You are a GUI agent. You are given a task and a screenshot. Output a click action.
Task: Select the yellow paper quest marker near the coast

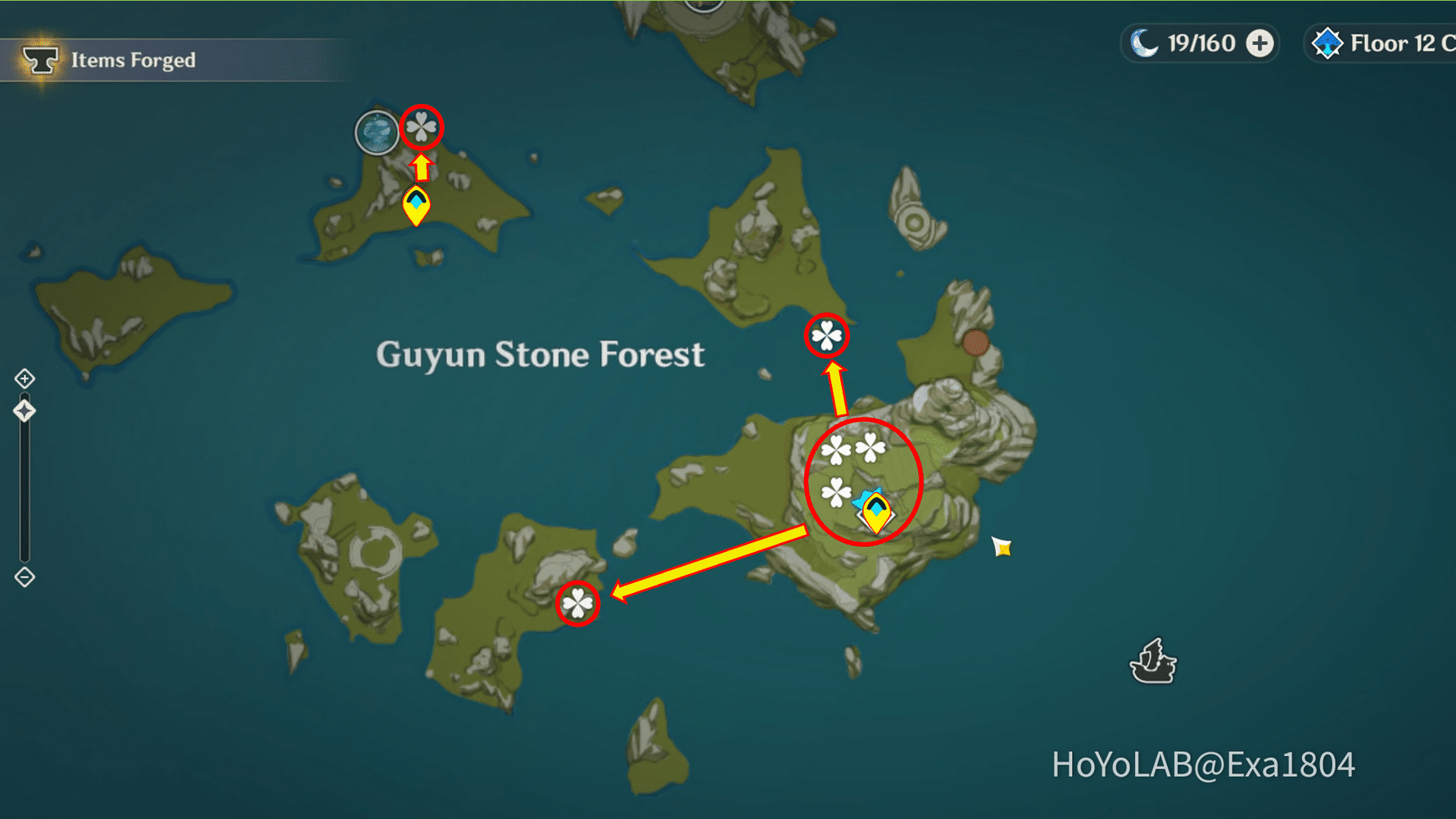click(999, 547)
